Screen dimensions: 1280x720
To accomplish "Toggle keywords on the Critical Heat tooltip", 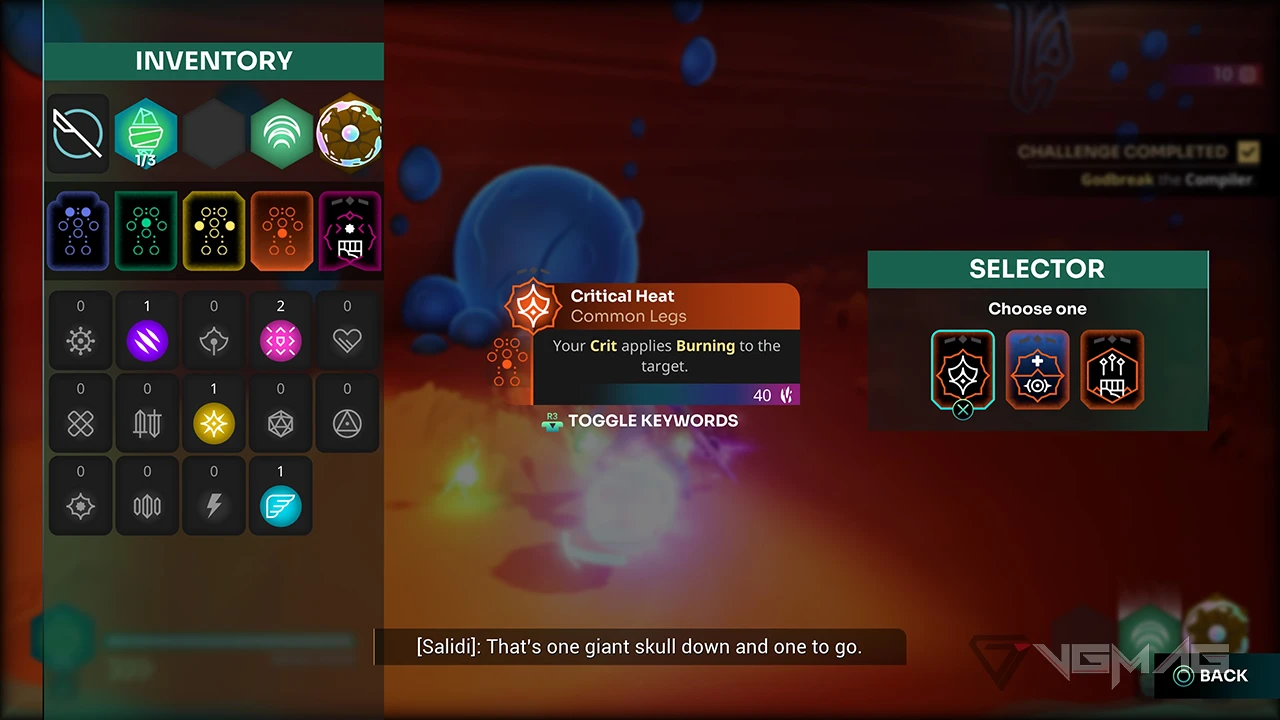I will point(652,421).
